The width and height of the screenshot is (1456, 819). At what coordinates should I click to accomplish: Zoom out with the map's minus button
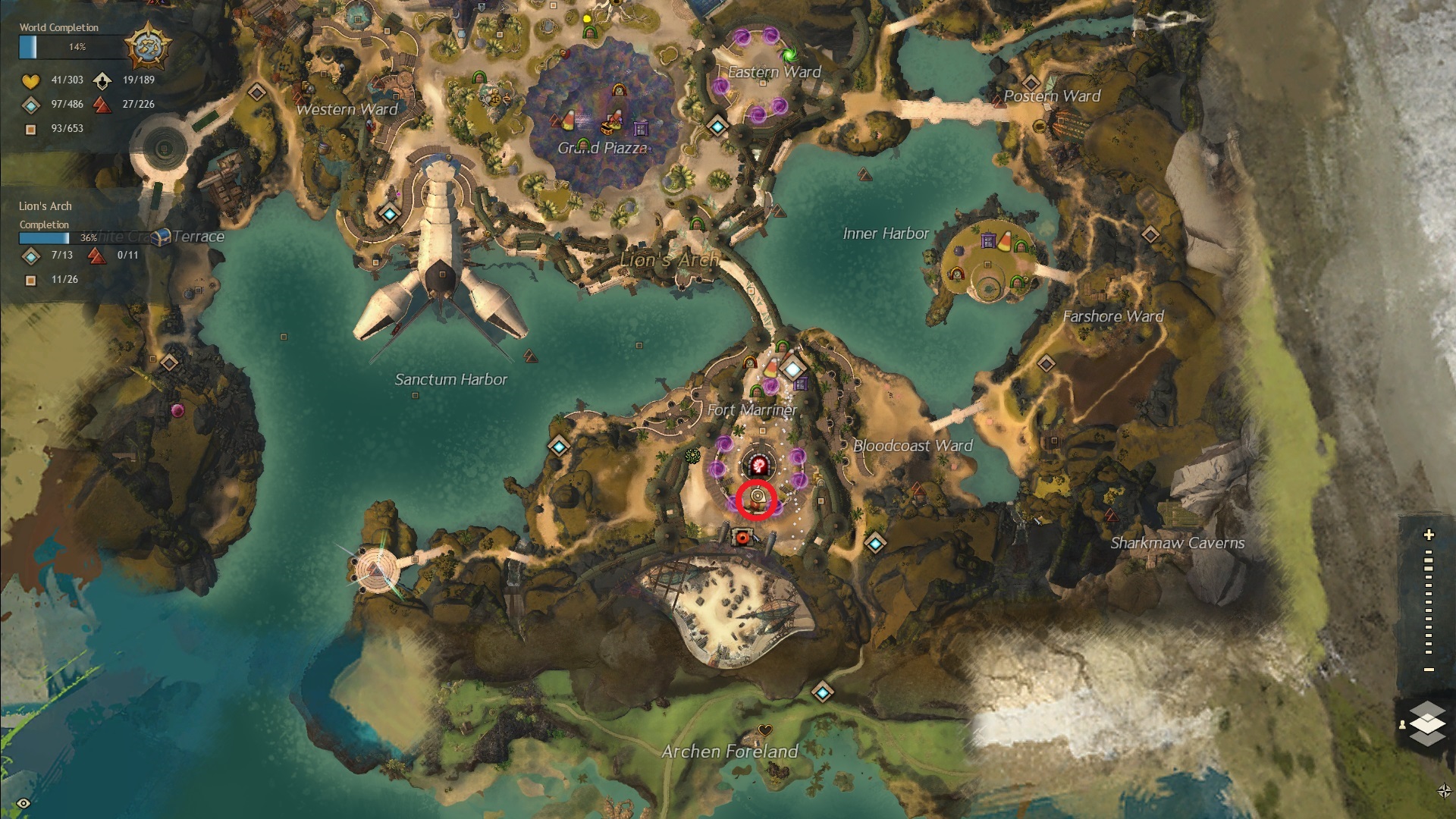click(1429, 670)
